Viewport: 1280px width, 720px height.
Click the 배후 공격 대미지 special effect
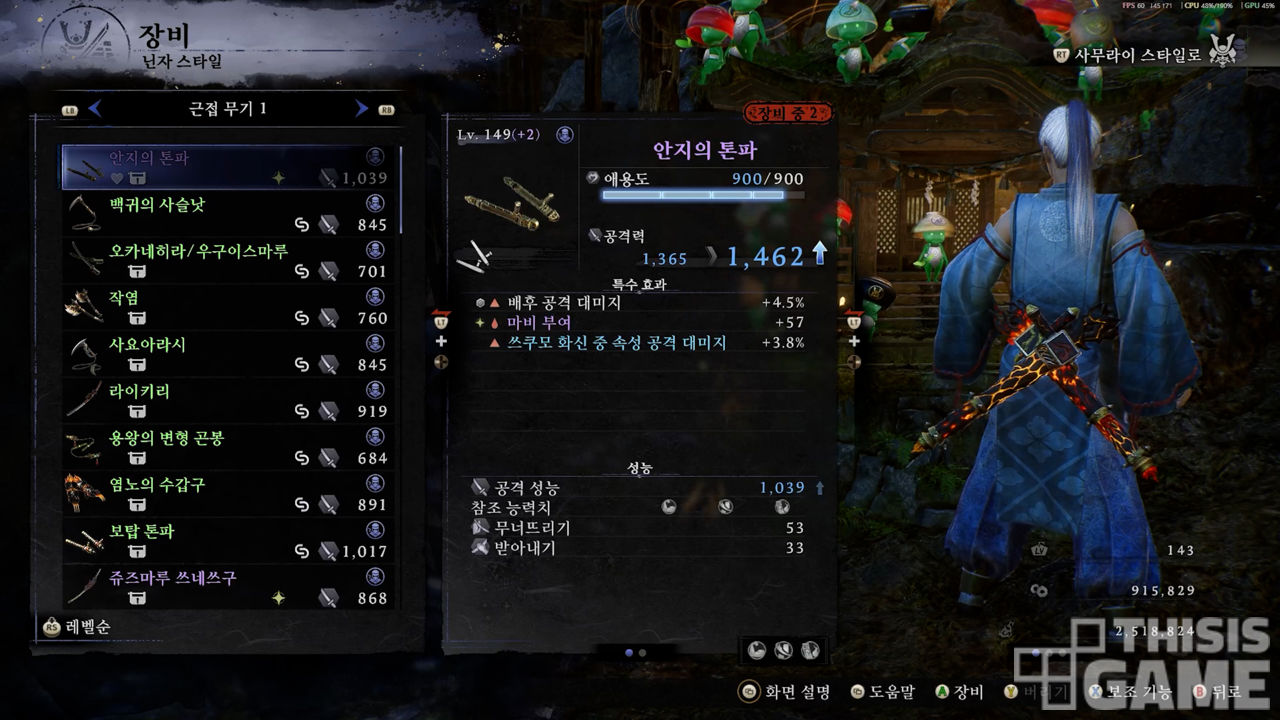click(x=640, y=302)
